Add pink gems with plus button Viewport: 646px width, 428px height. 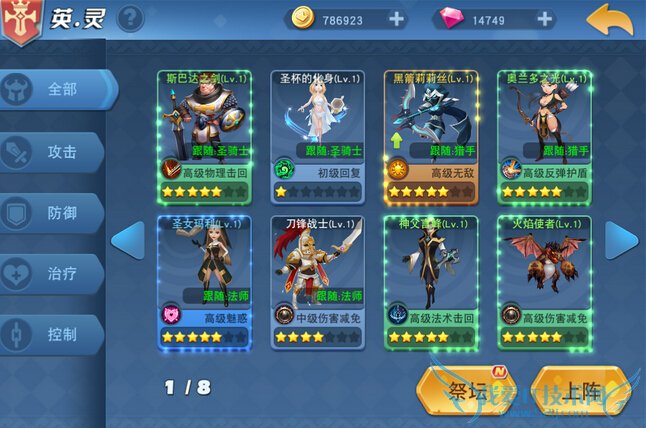point(545,19)
